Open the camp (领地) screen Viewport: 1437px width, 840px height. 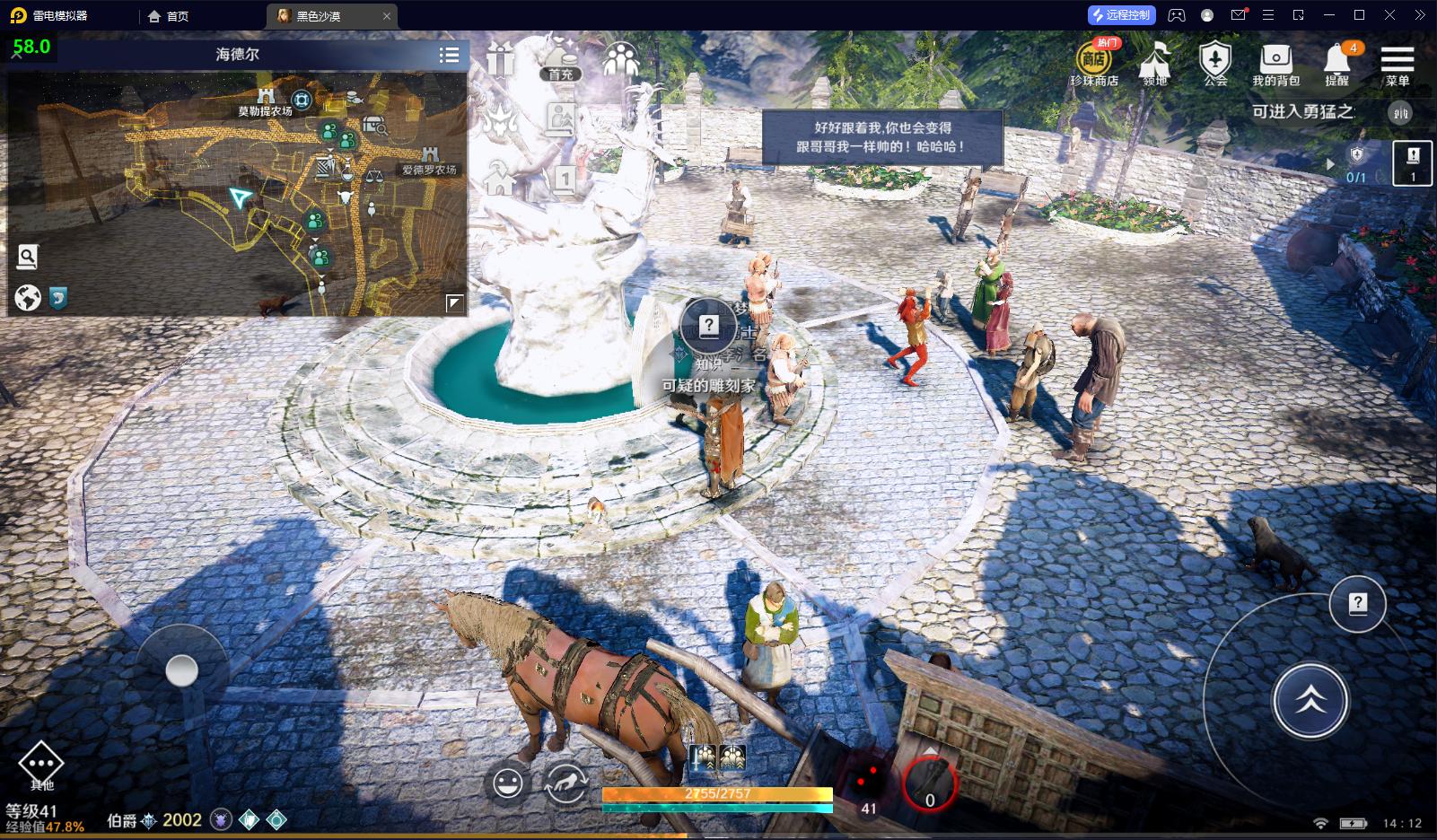(x=1155, y=65)
